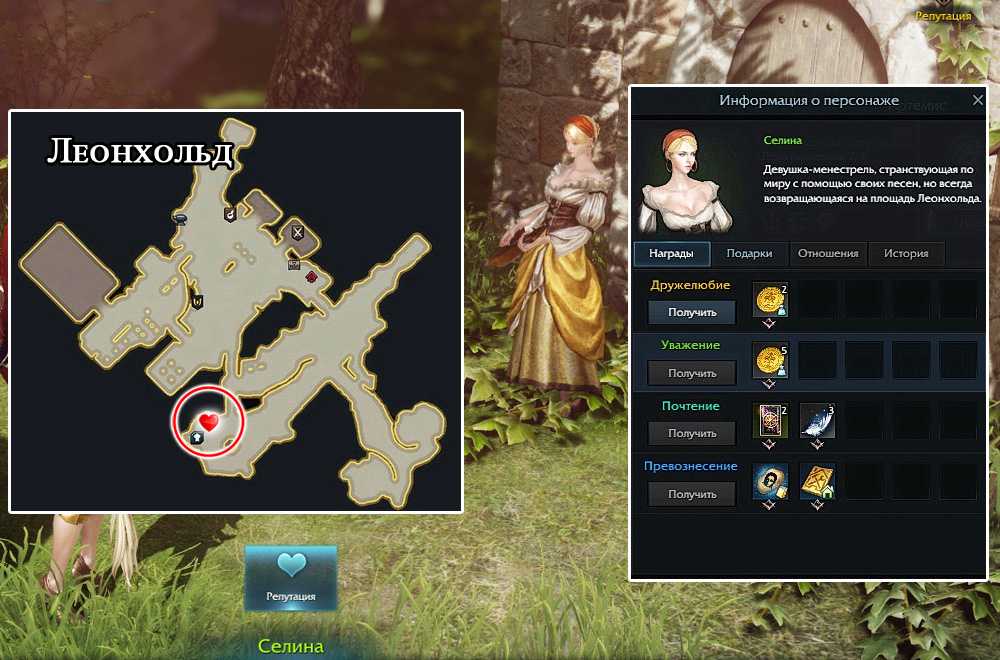Show the История tab

point(906,253)
